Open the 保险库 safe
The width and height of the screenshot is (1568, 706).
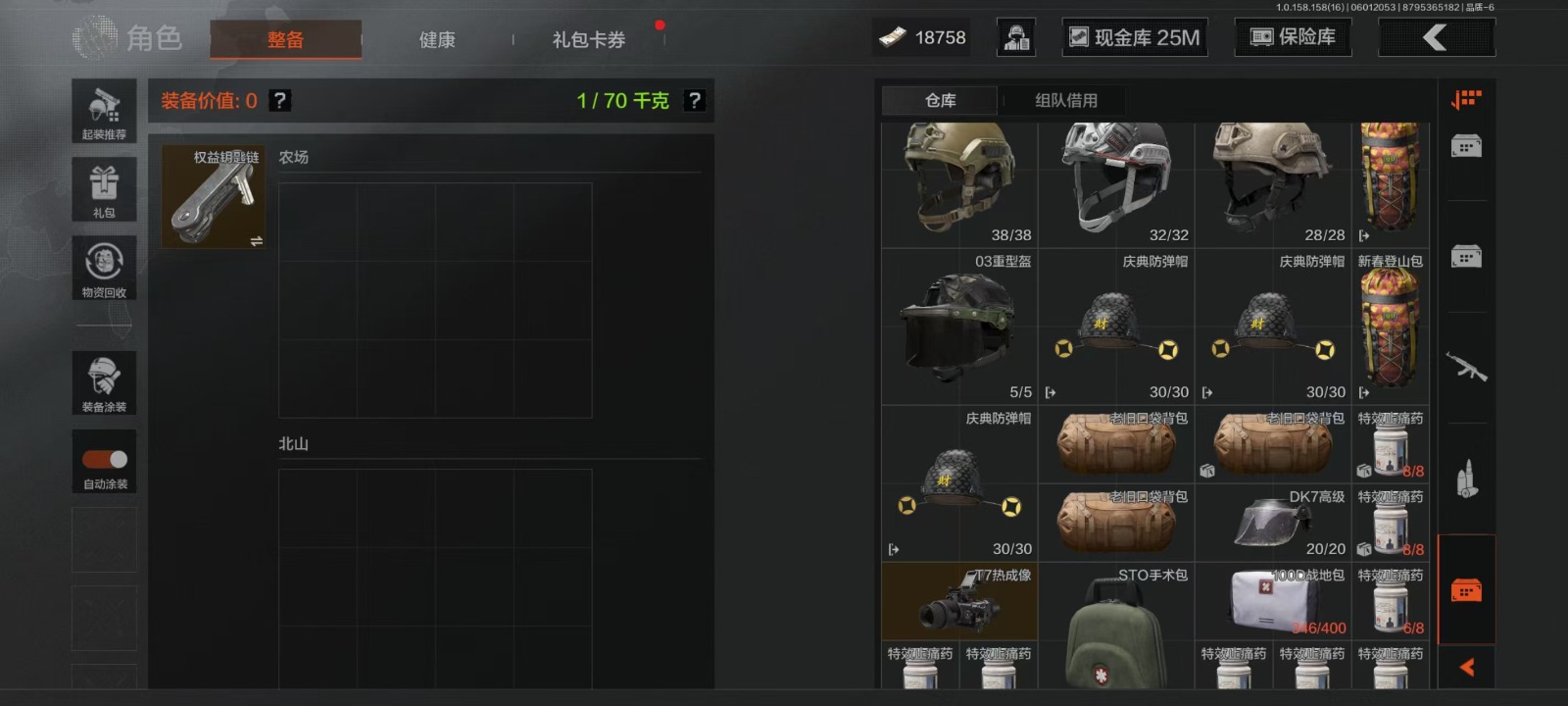(1293, 37)
